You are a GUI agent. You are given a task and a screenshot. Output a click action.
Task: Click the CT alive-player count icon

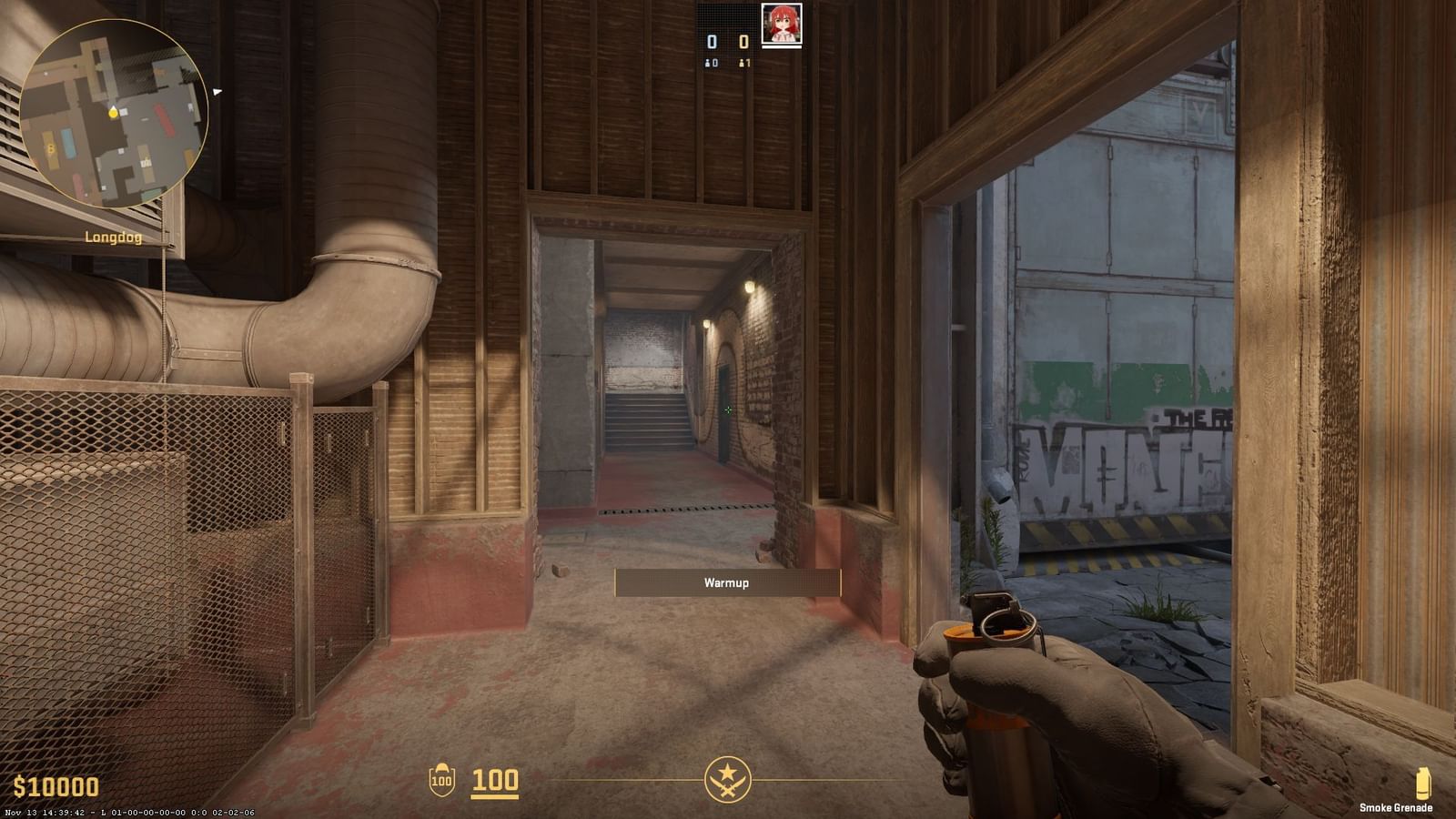(708, 63)
